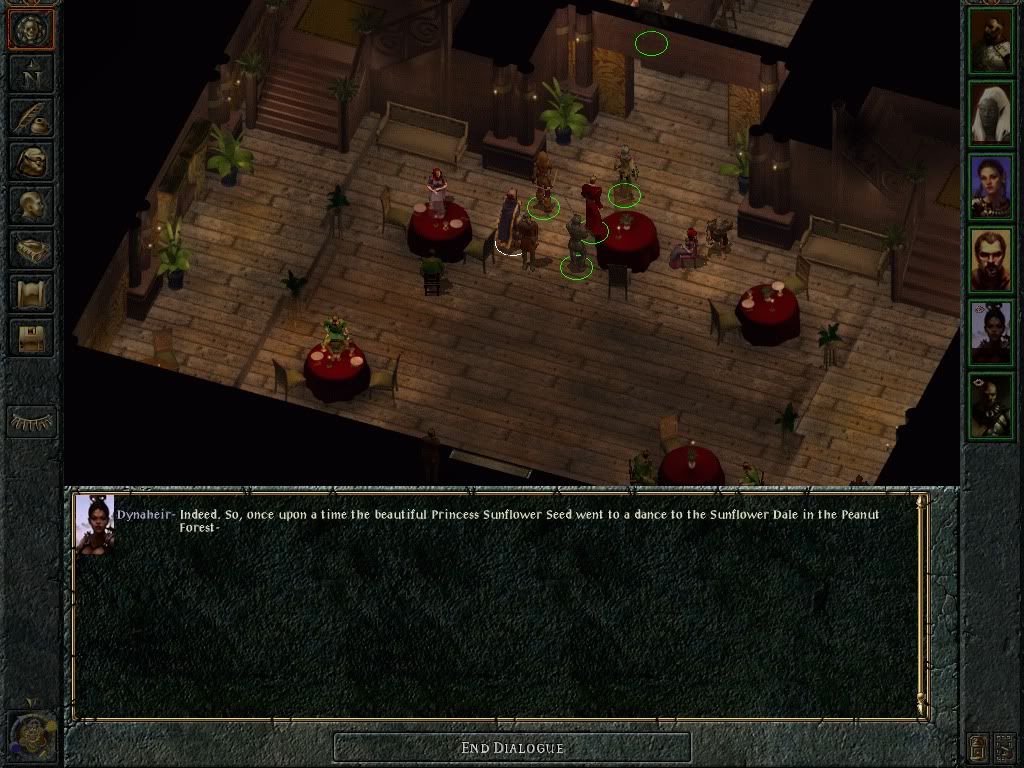Select the white-haired dark elf portrait
This screenshot has width=1024, height=768.
tap(991, 115)
